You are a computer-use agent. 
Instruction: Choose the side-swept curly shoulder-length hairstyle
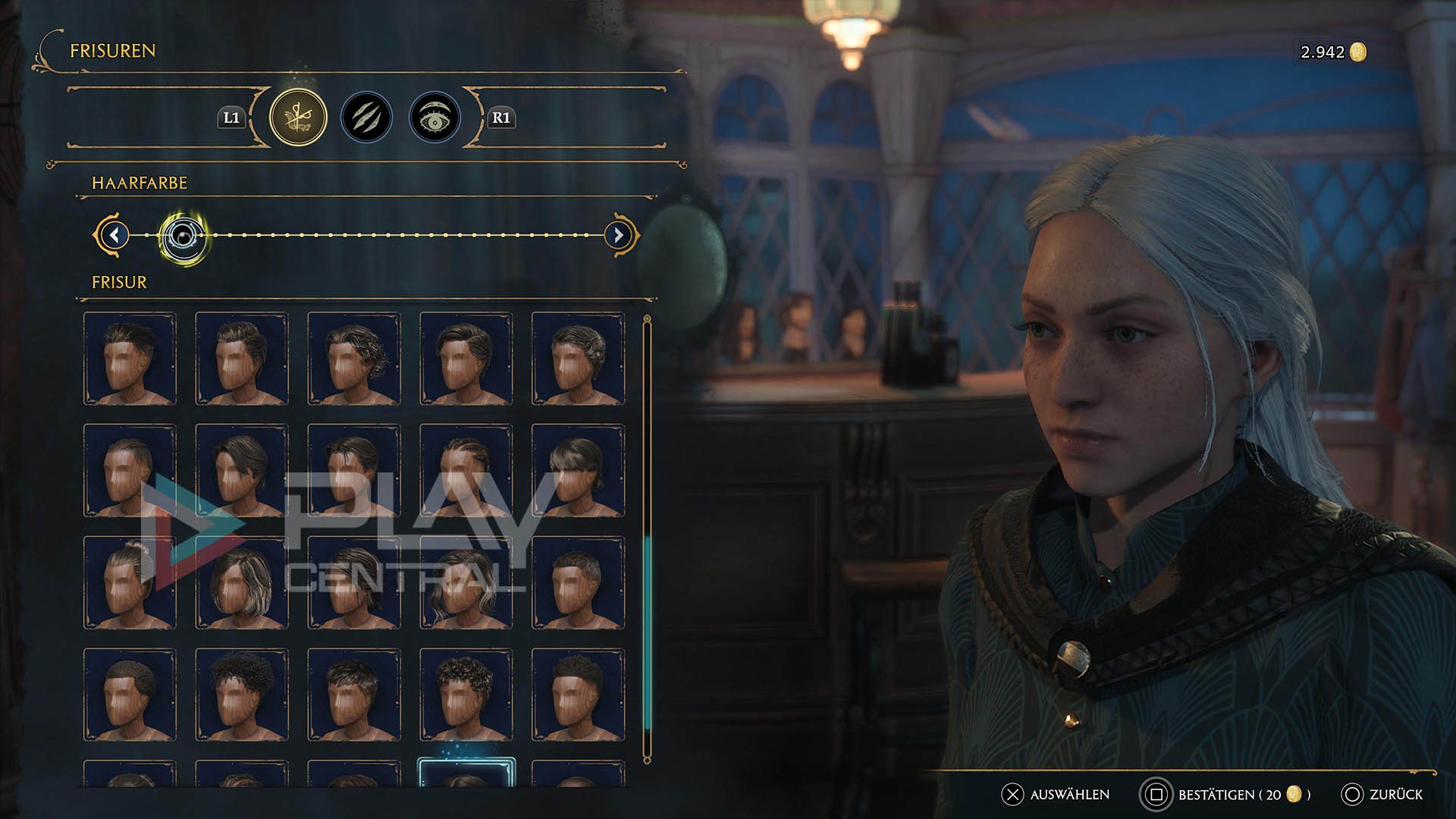point(353,358)
